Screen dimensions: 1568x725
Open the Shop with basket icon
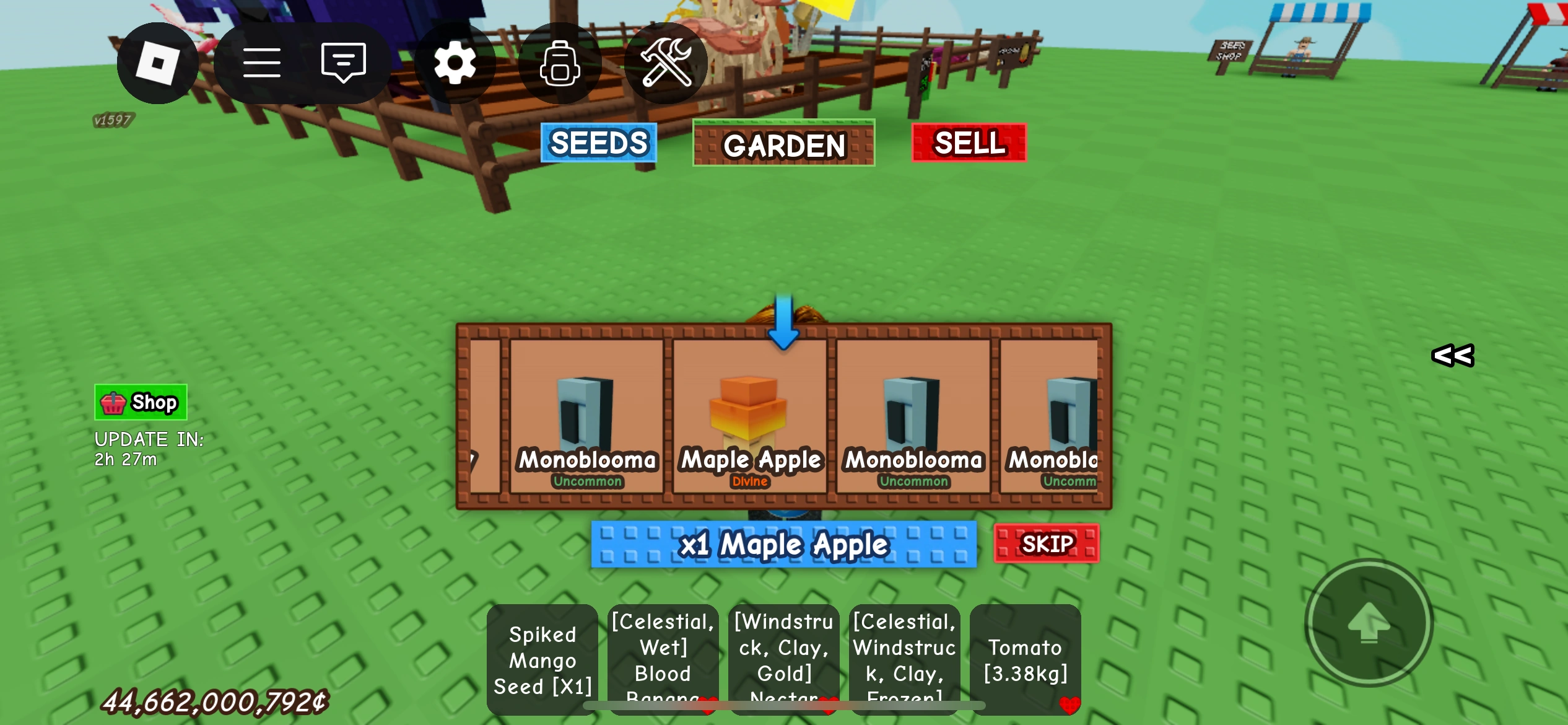point(140,402)
